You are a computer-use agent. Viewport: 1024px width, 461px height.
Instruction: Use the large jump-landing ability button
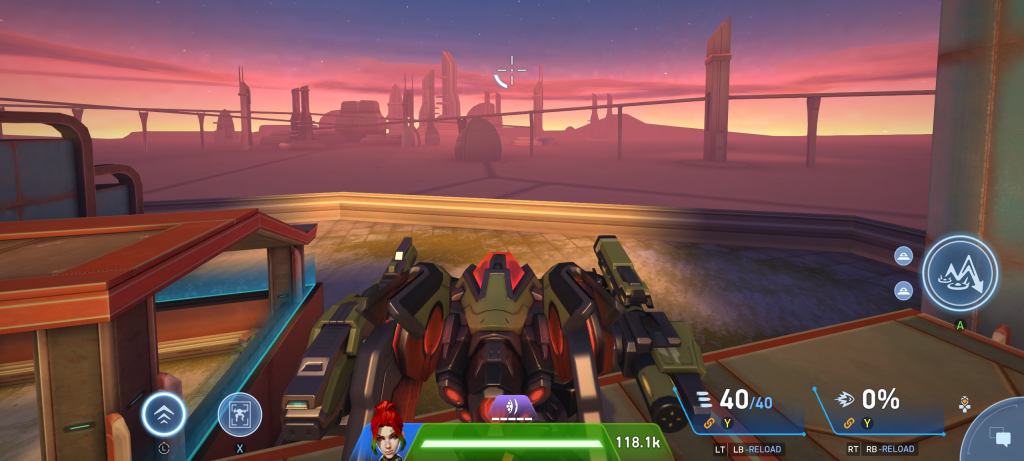pos(959,275)
